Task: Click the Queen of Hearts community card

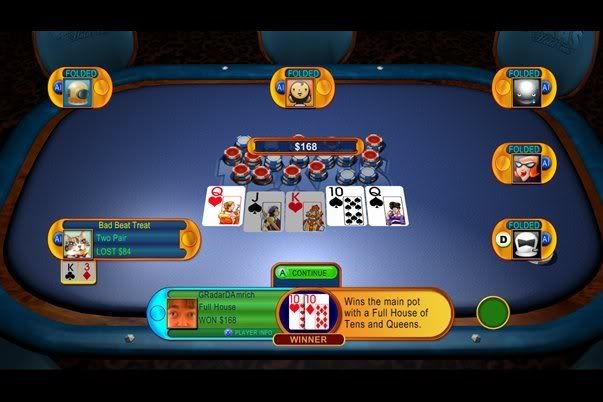Action: tap(220, 207)
